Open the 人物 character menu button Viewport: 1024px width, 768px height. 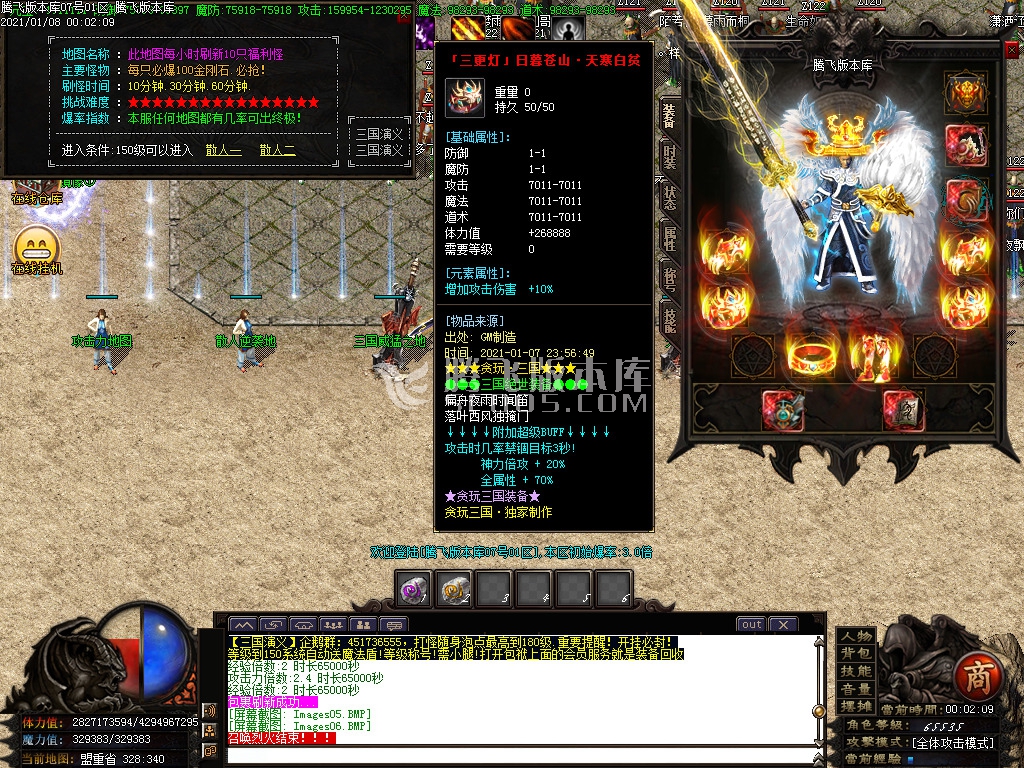856,636
